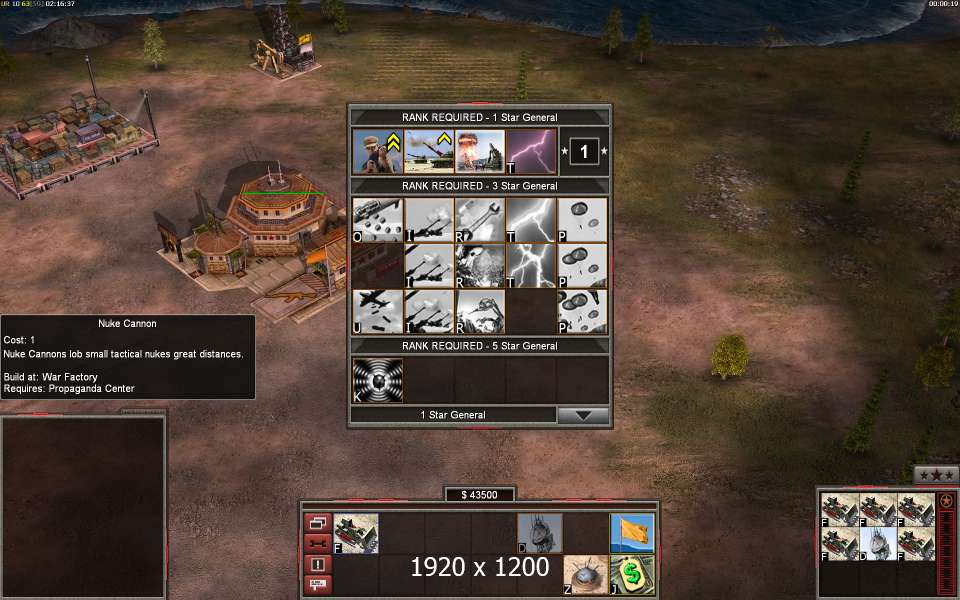960x600 pixels.
Task: Cancel the D-marked item in production queue
Action: click(878, 543)
